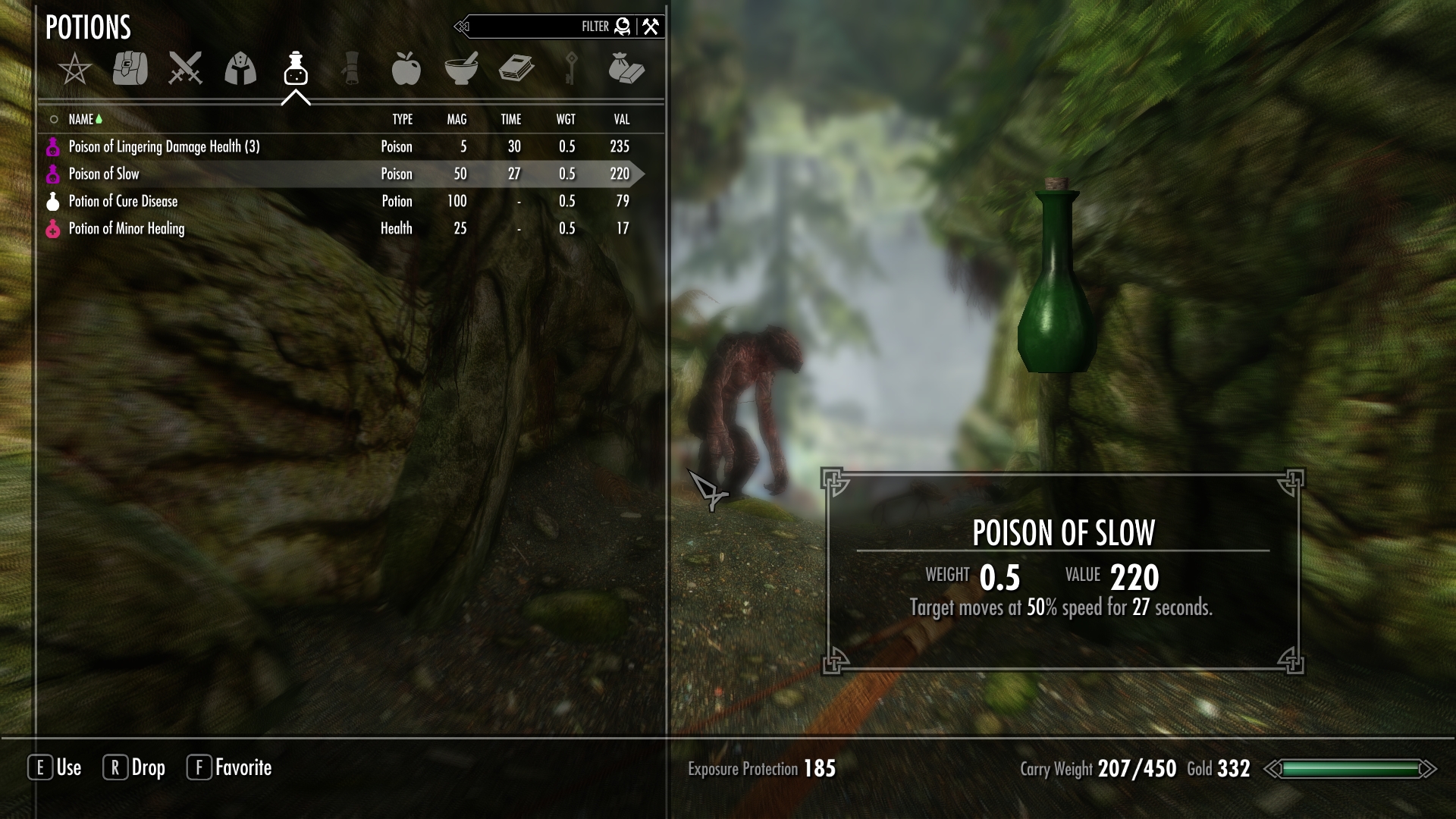This screenshot has width=1456, height=819.
Task: Switch to the apple Food tab
Action: click(406, 69)
